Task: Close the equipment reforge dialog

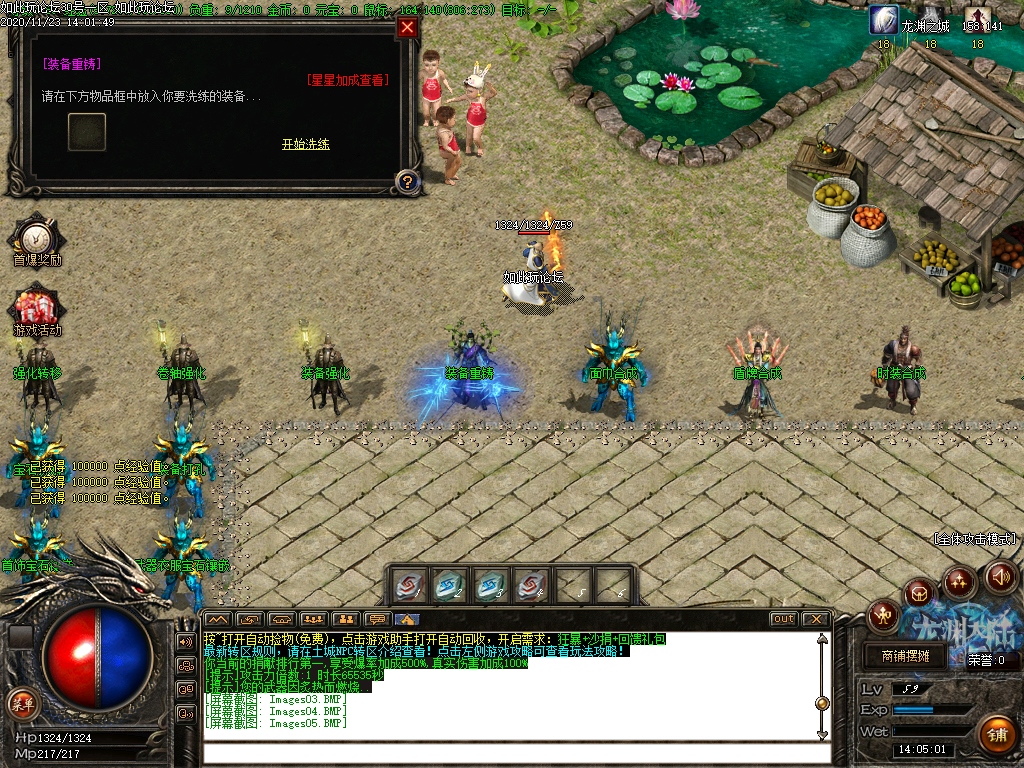Action: tap(407, 28)
